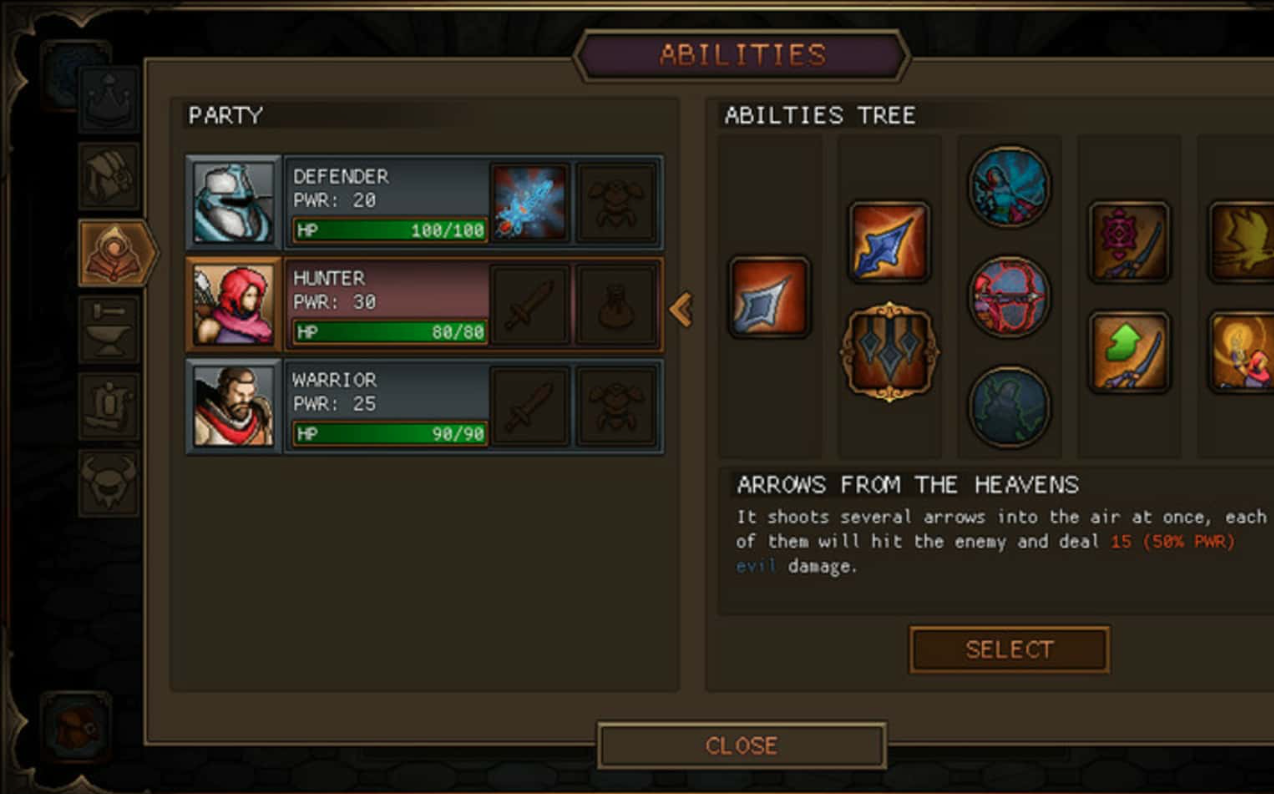Open the Hunter's pouch item slot
1274x794 pixels.
617,305
